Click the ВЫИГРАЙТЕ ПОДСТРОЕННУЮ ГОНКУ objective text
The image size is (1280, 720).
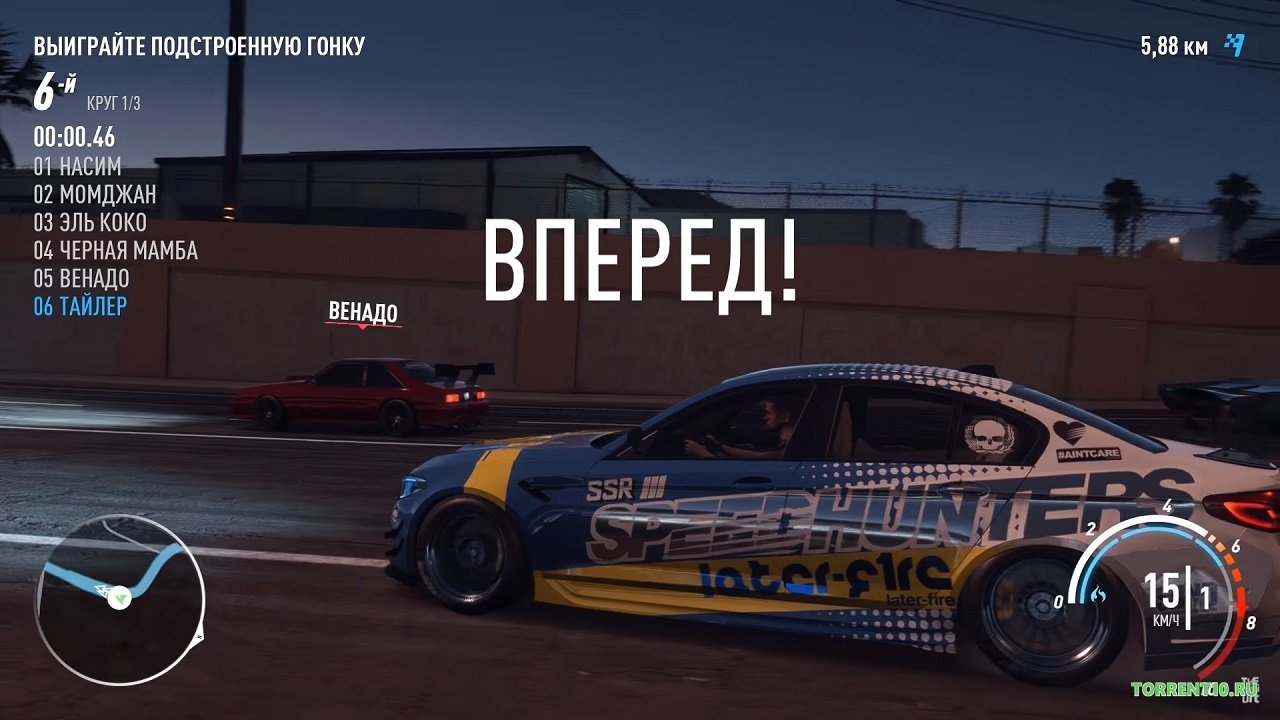pos(200,44)
